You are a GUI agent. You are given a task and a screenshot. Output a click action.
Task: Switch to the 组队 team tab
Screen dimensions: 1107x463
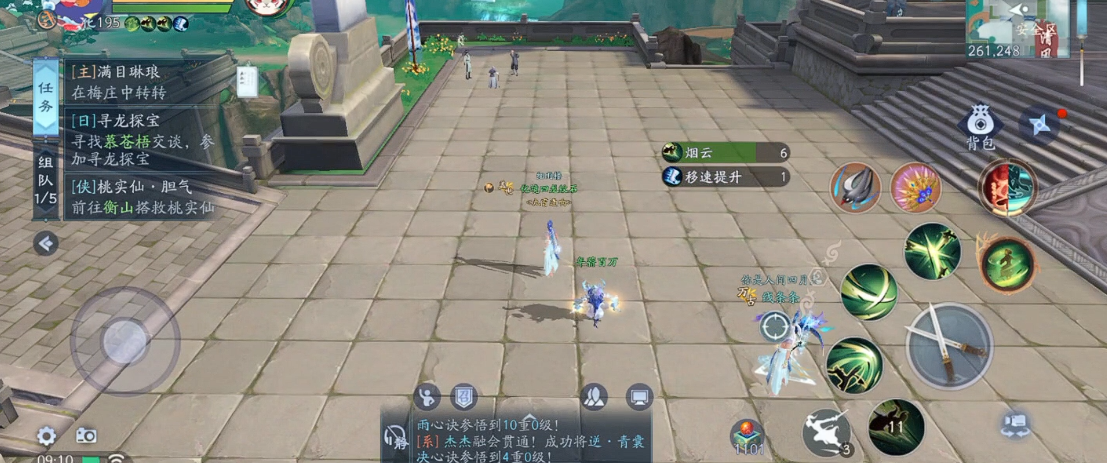[46, 180]
